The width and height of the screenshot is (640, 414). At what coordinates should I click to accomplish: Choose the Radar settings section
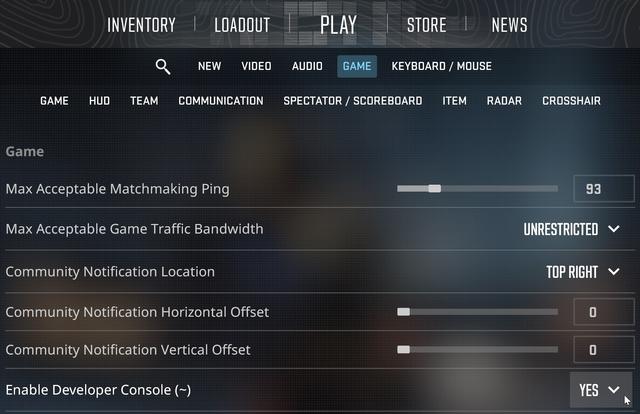pos(504,101)
